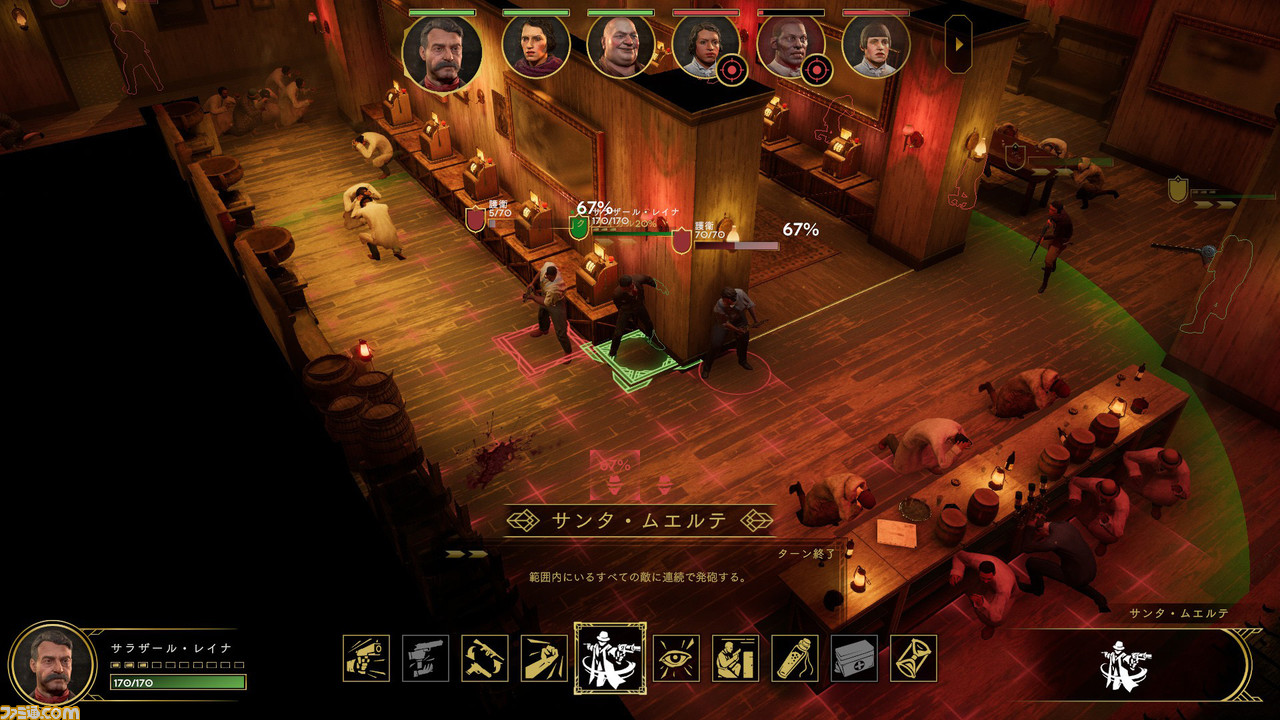
Task: Click Salazar Reyna's portrait in the corner
Action: coord(52,663)
